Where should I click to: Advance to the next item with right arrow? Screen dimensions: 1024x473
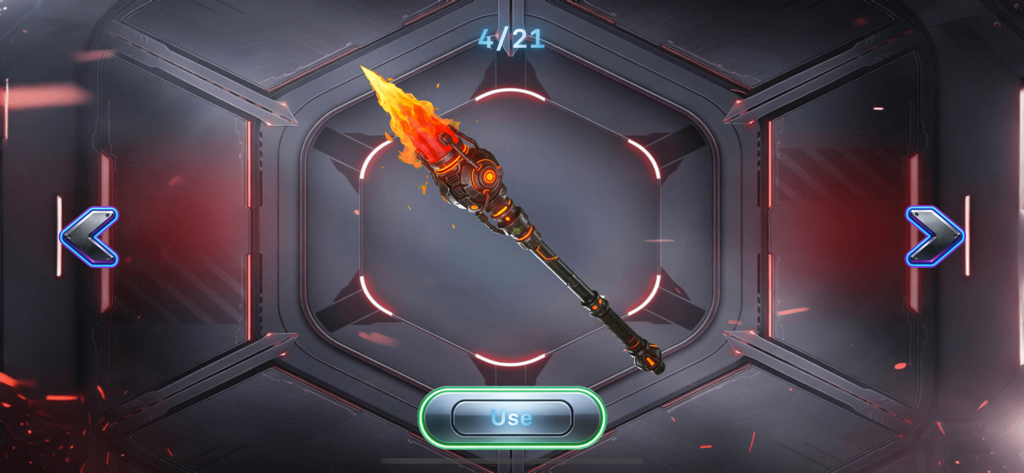pos(934,237)
